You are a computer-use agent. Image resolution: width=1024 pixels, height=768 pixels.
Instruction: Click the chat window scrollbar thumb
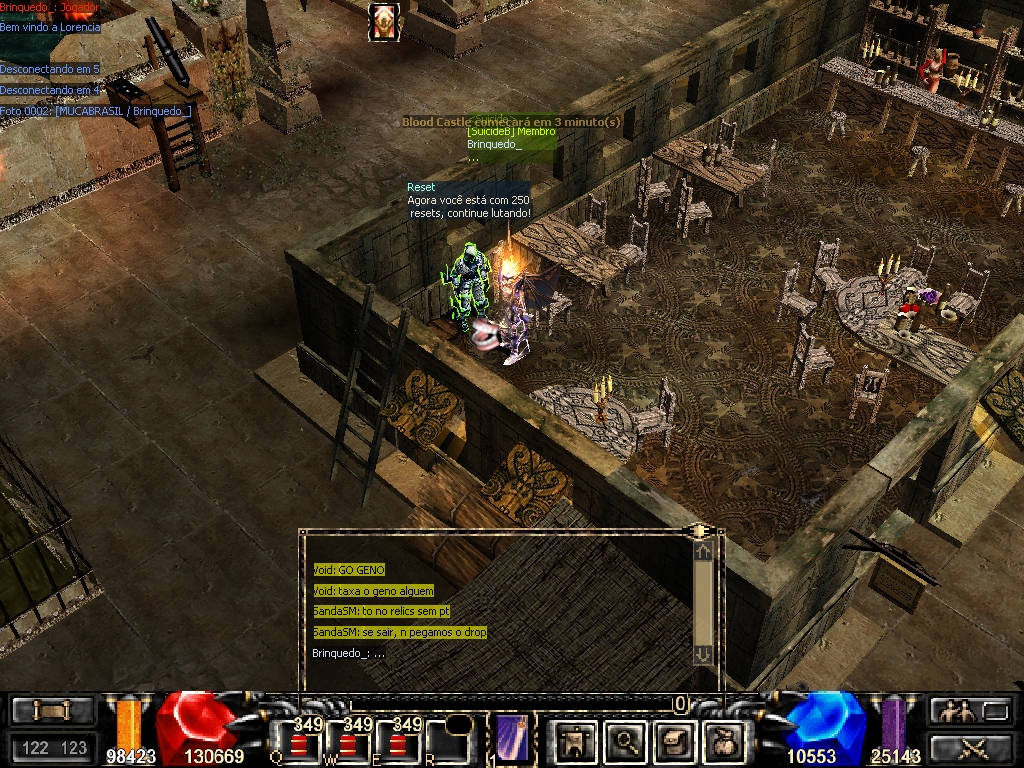coord(703,600)
